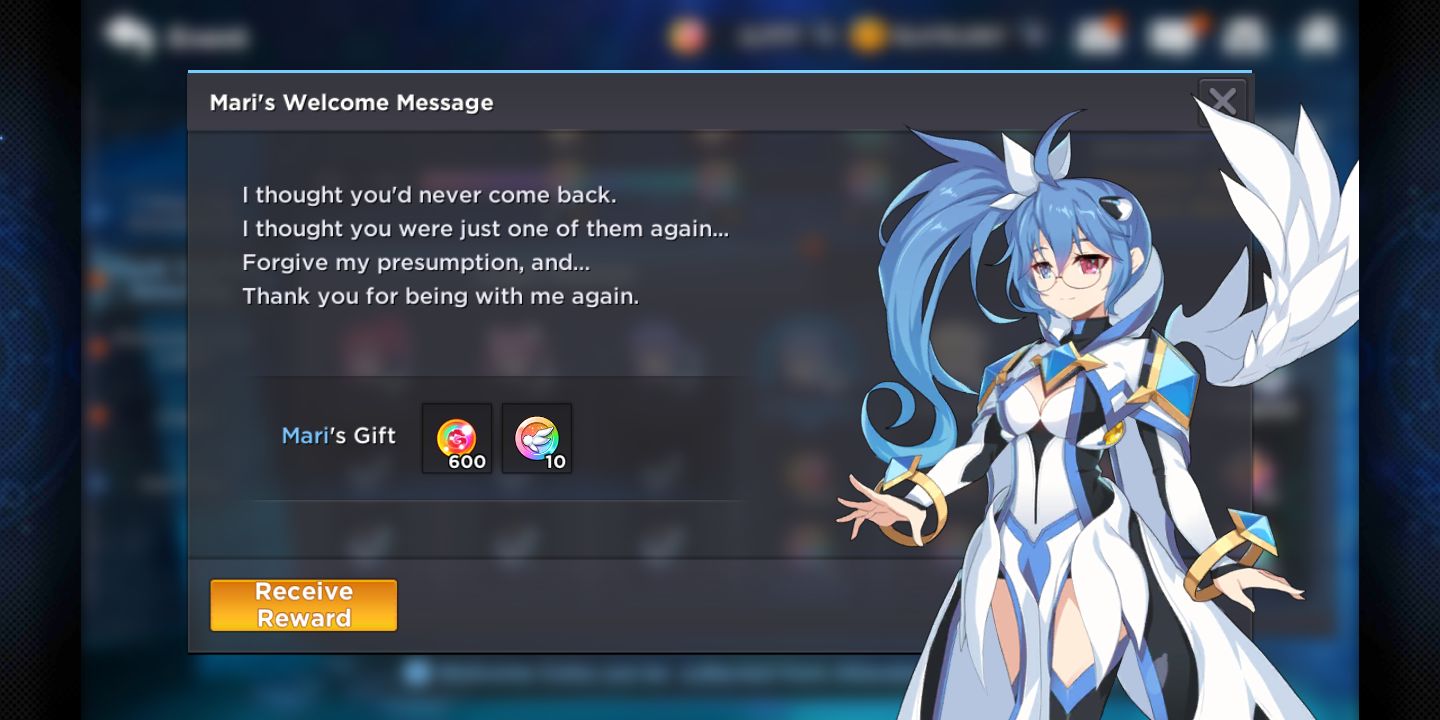This screenshot has width=1440, height=720.
Task: Click the 600 rainbow medal reward icon
Action: (x=457, y=438)
